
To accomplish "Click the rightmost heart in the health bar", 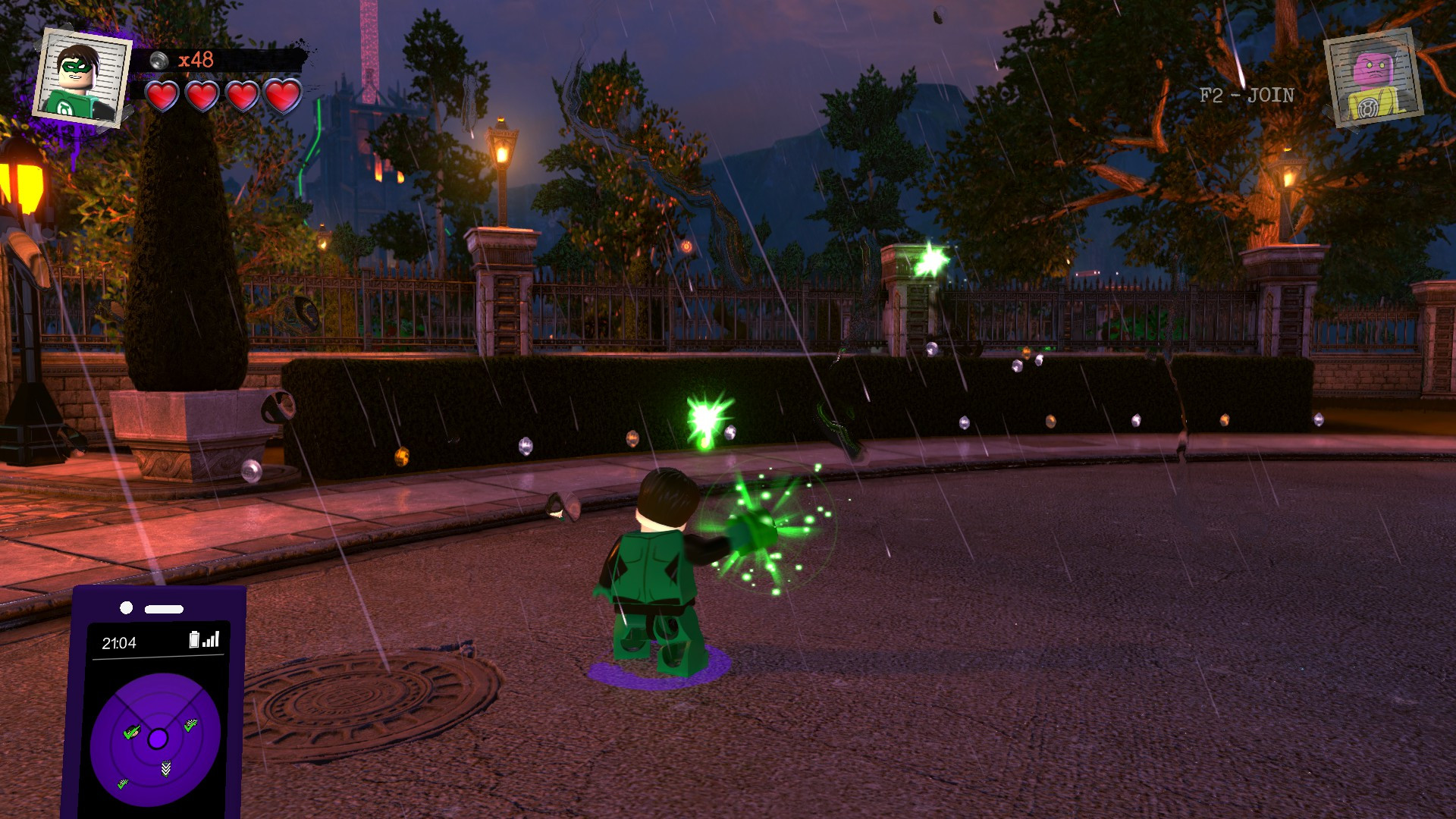I will (x=281, y=97).
